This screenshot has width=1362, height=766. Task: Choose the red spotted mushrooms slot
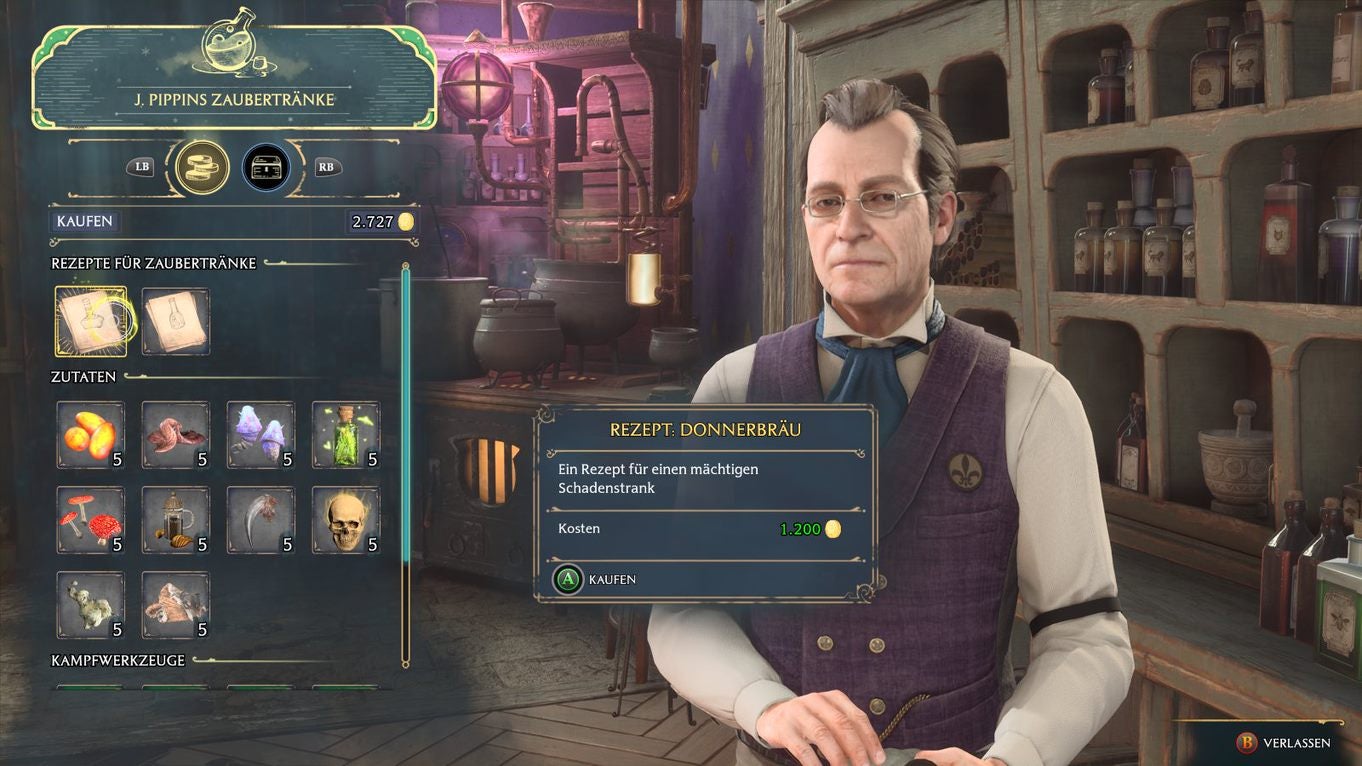(x=91, y=520)
